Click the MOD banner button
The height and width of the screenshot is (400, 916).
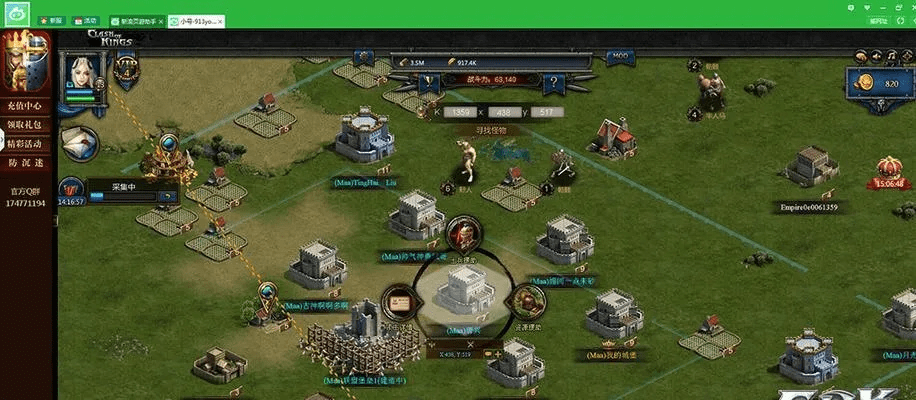coord(621,55)
